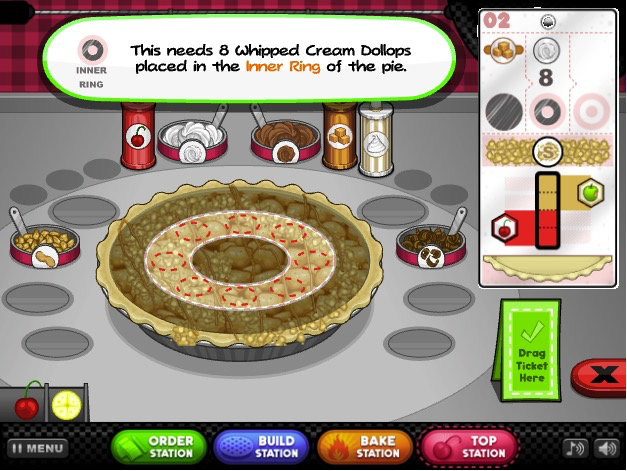Select the lemon slice icon tile
The height and width of the screenshot is (471, 627).
click(x=67, y=404)
